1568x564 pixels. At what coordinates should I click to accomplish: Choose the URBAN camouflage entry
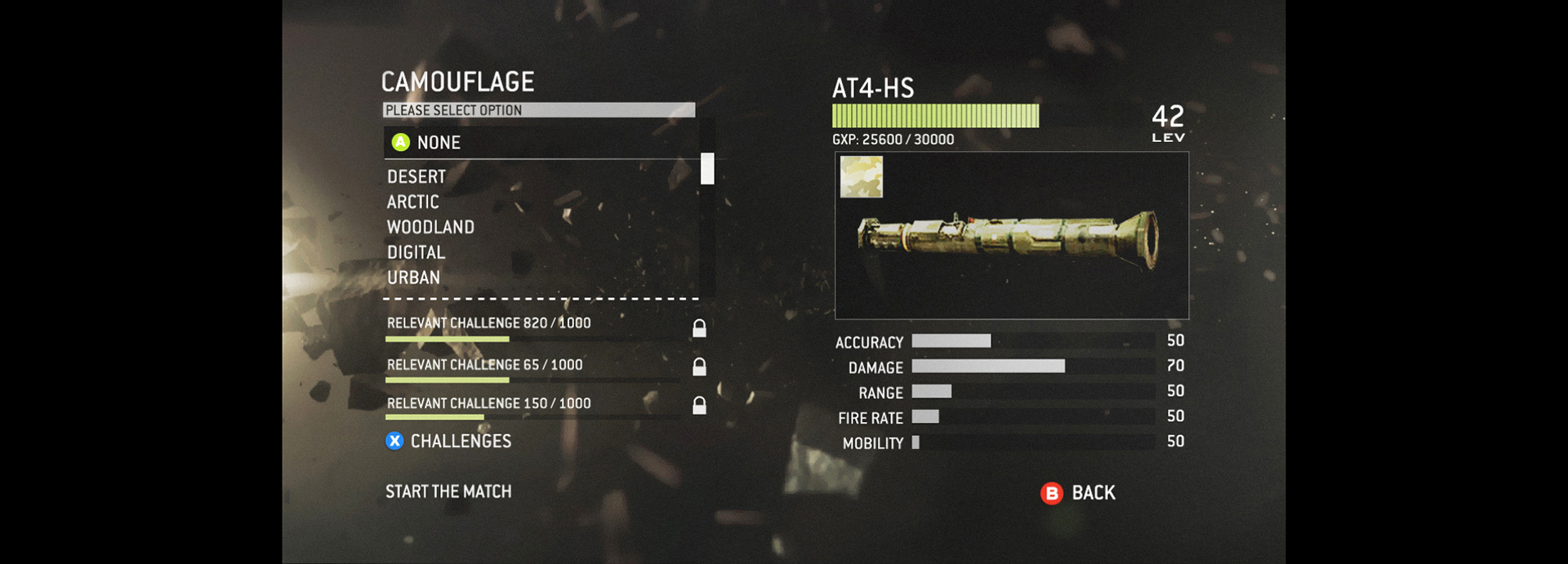413,278
